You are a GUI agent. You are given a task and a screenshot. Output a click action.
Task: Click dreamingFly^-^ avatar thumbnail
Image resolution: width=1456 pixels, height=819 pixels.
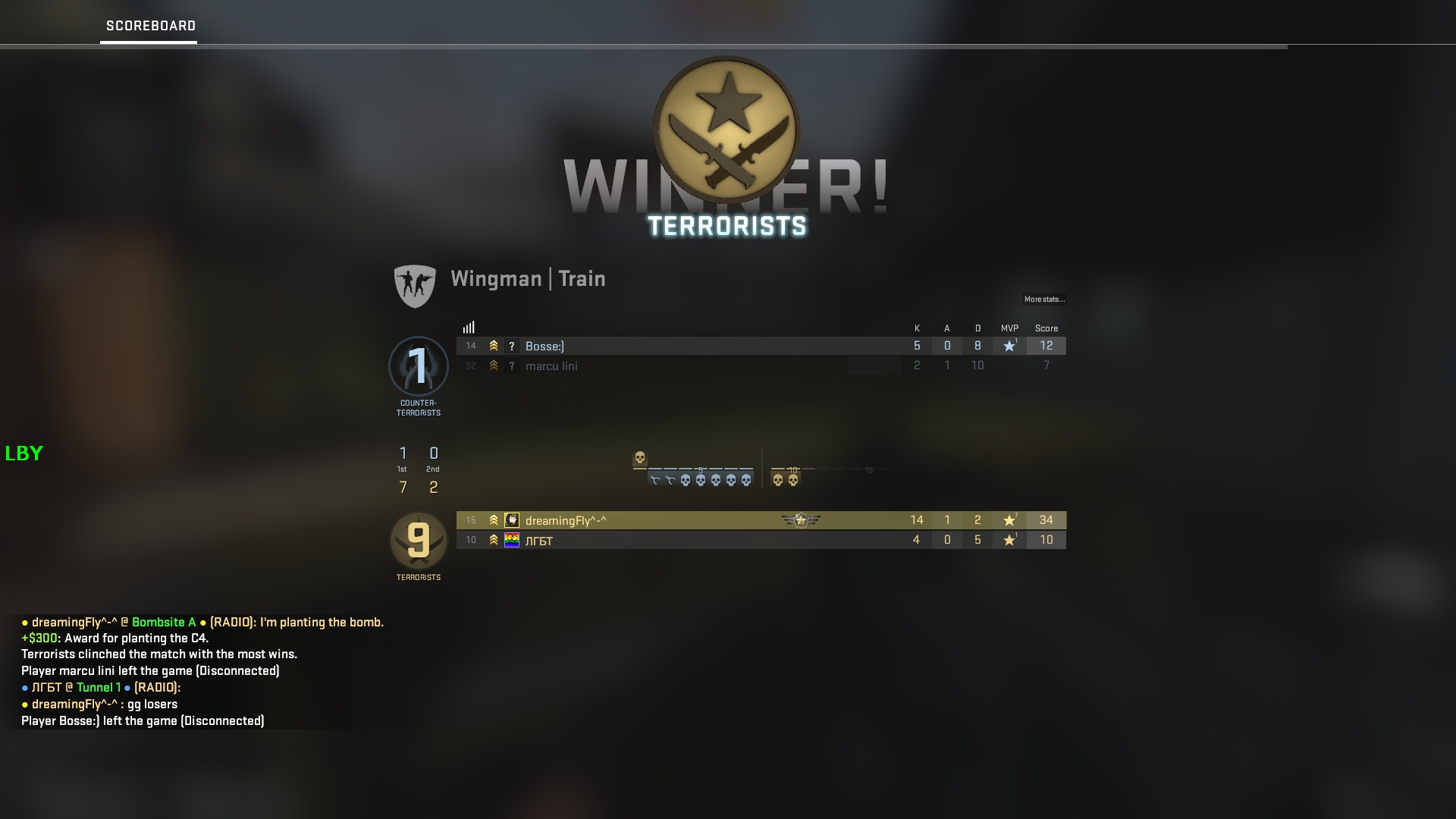click(x=512, y=520)
